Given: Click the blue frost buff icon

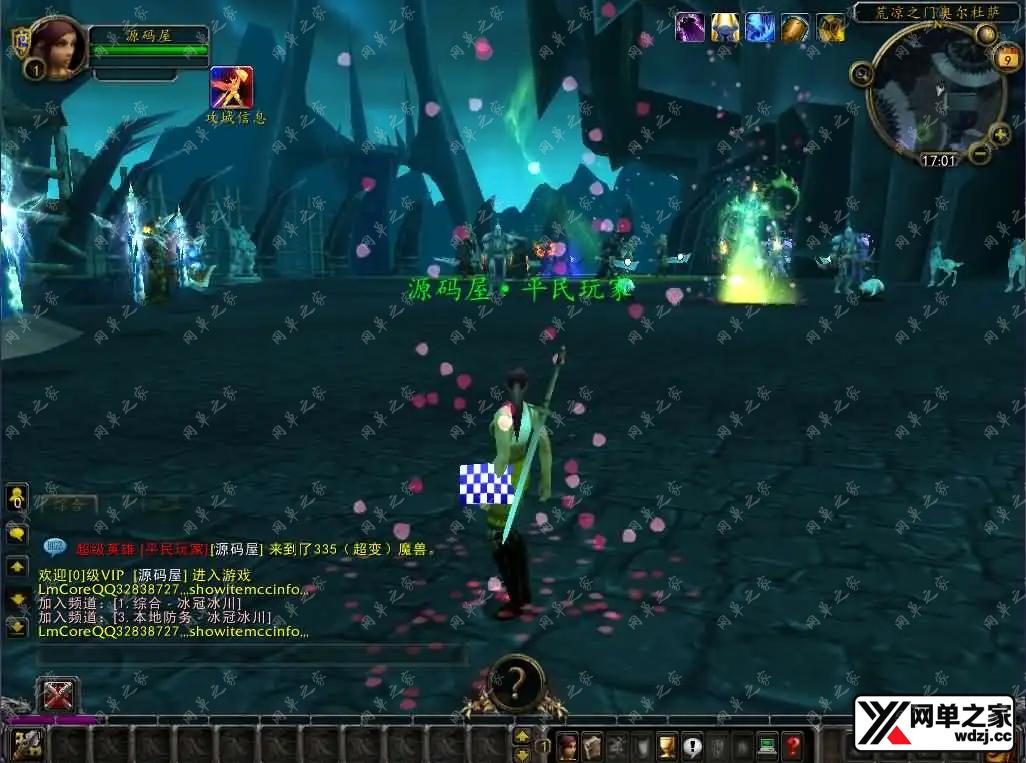Looking at the screenshot, I should (760, 27).
